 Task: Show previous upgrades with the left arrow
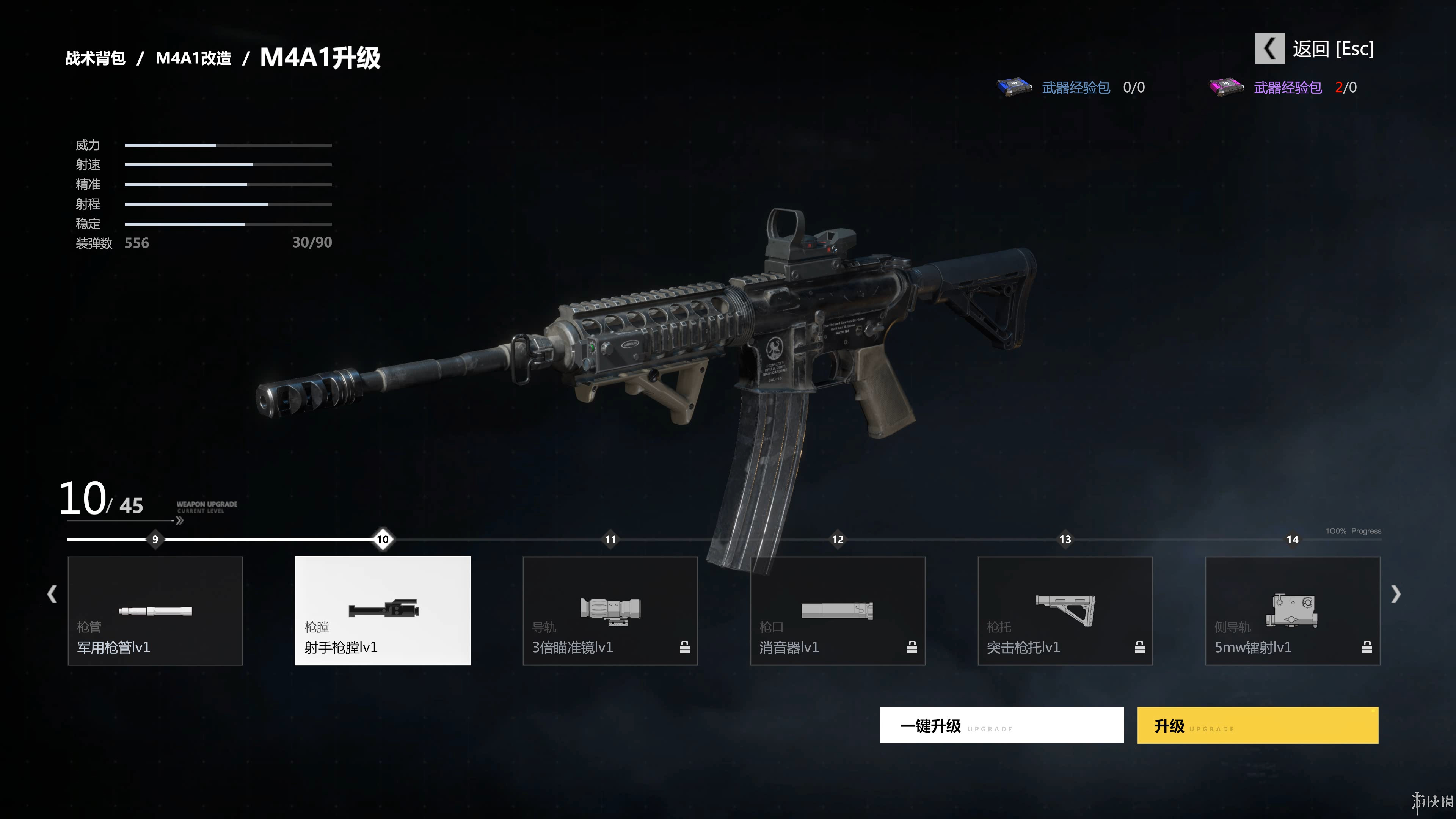(x=52, y=594)
